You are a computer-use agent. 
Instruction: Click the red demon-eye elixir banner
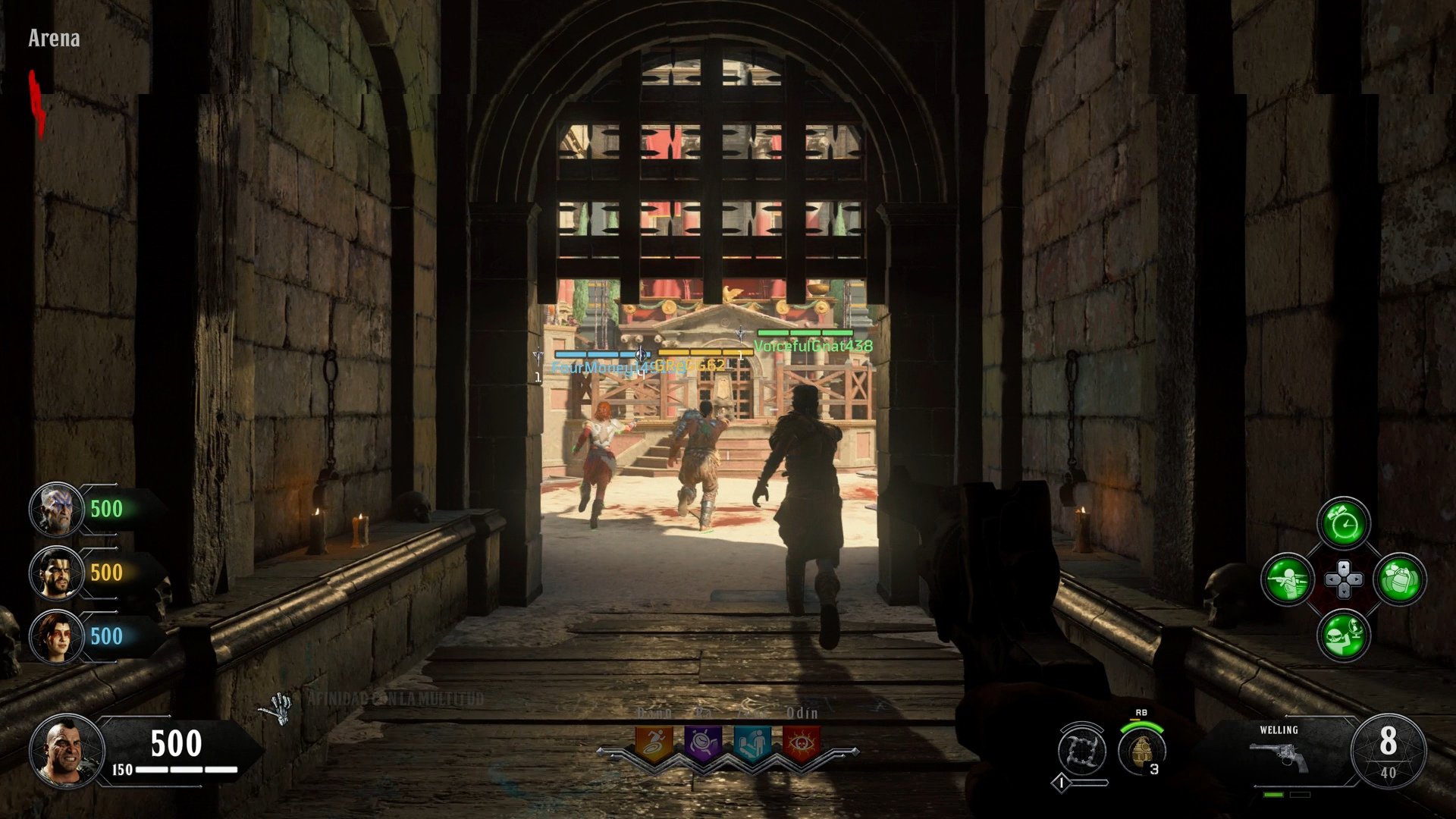click(800, 742)
